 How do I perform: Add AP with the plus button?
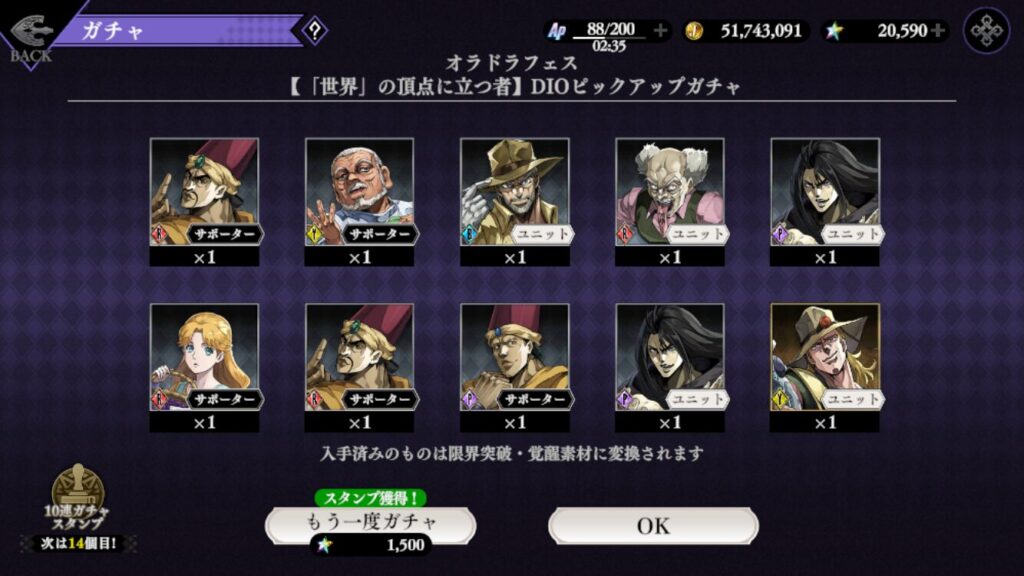660,31
